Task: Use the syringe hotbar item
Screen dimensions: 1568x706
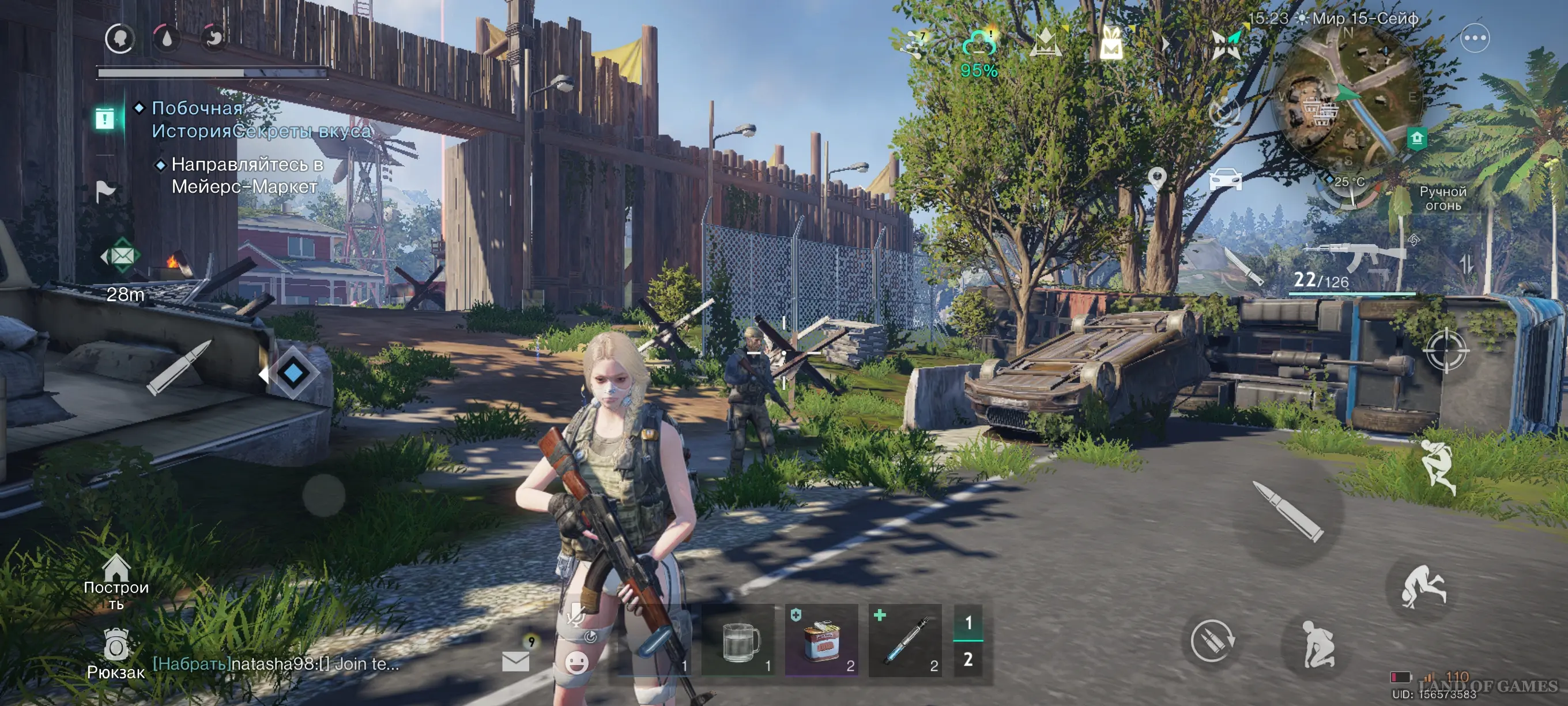Action: coord(905,641)
